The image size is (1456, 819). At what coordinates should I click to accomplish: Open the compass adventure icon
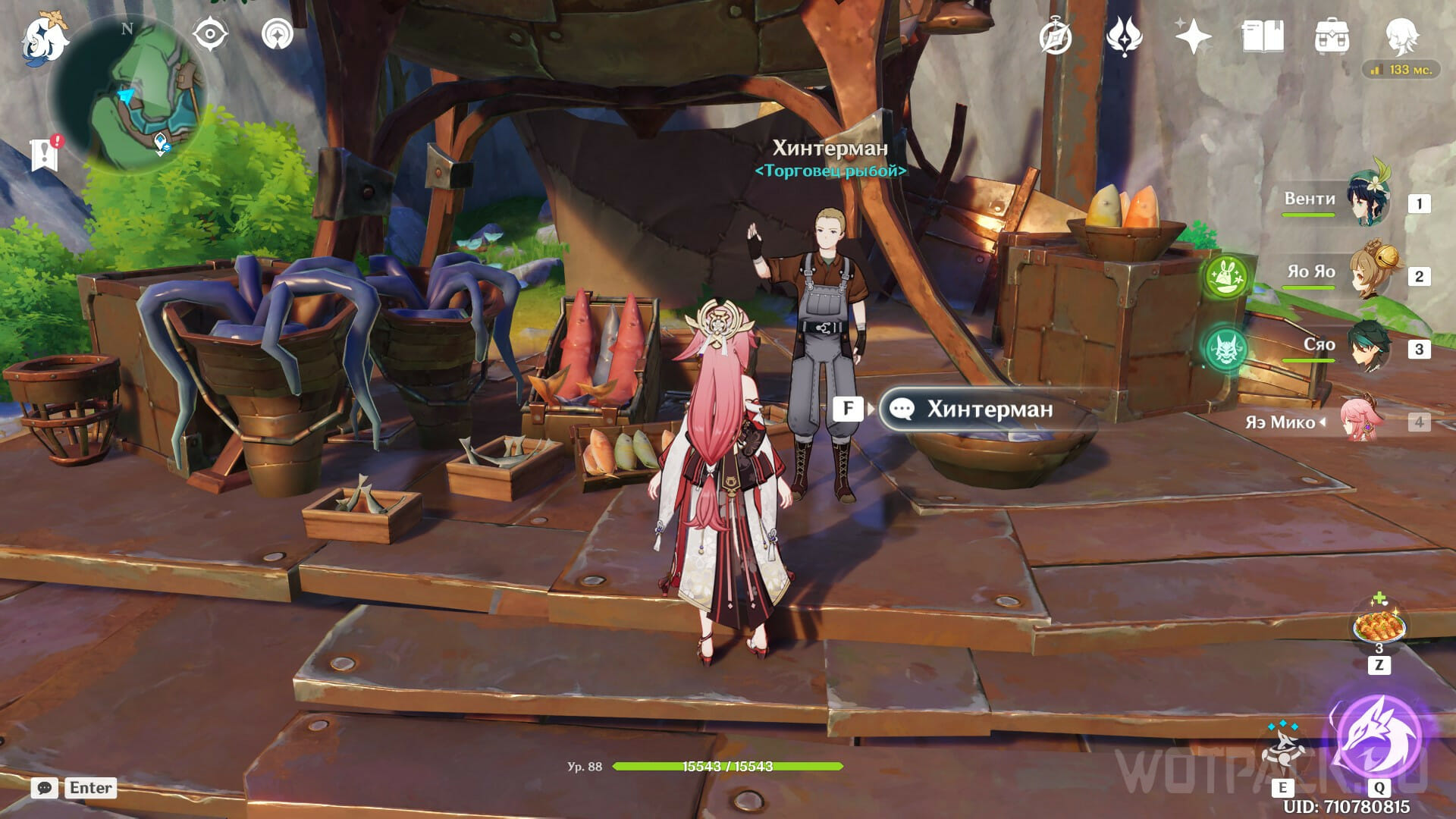coord(1055,36)
